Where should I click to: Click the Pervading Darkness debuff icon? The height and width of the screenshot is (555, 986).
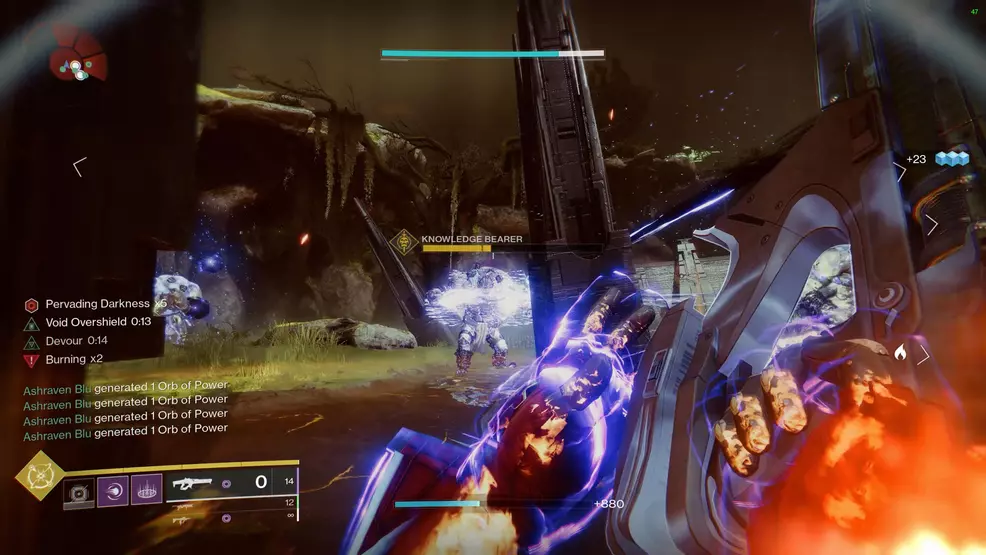[32, 304]
